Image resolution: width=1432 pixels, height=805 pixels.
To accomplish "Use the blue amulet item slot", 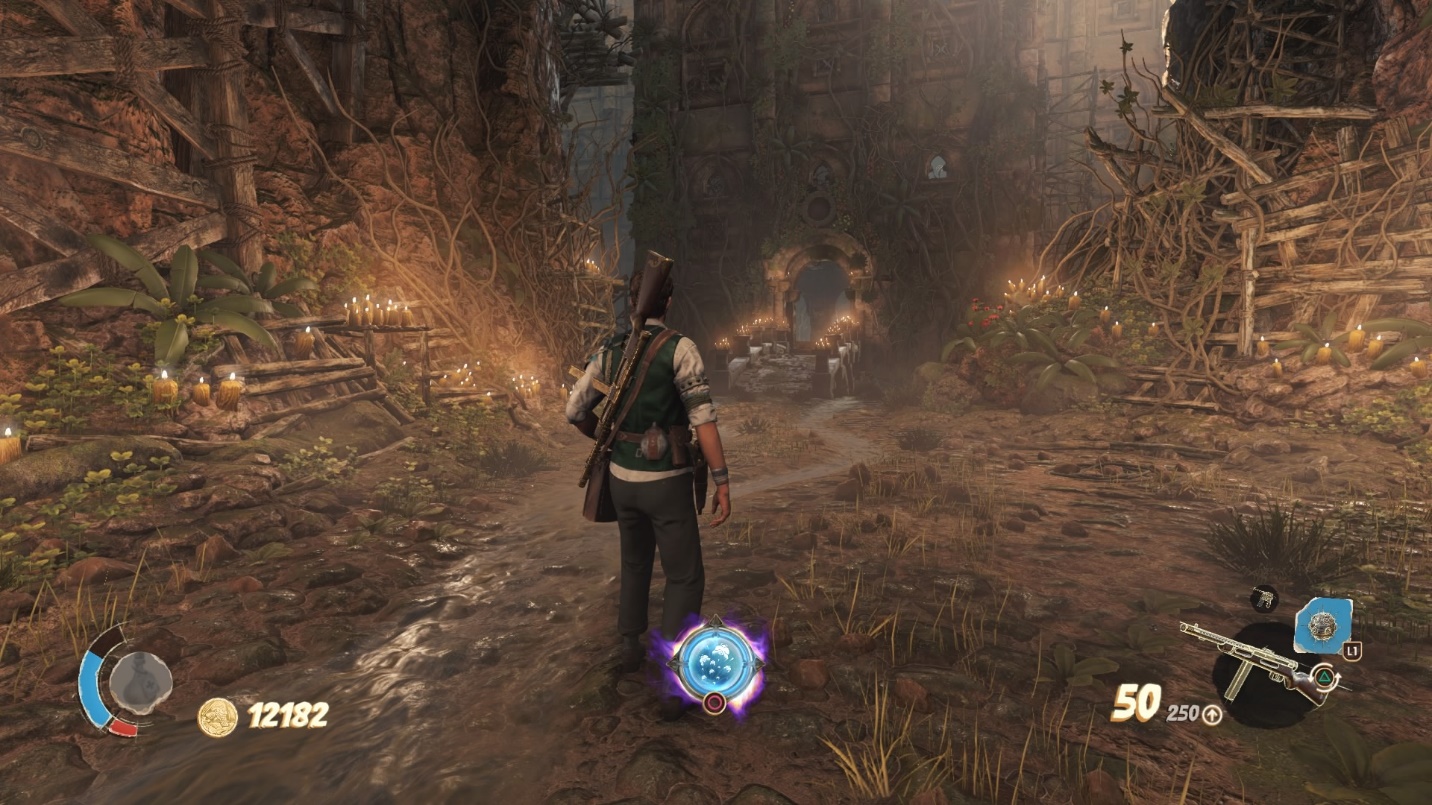I will pos(1323,627).
